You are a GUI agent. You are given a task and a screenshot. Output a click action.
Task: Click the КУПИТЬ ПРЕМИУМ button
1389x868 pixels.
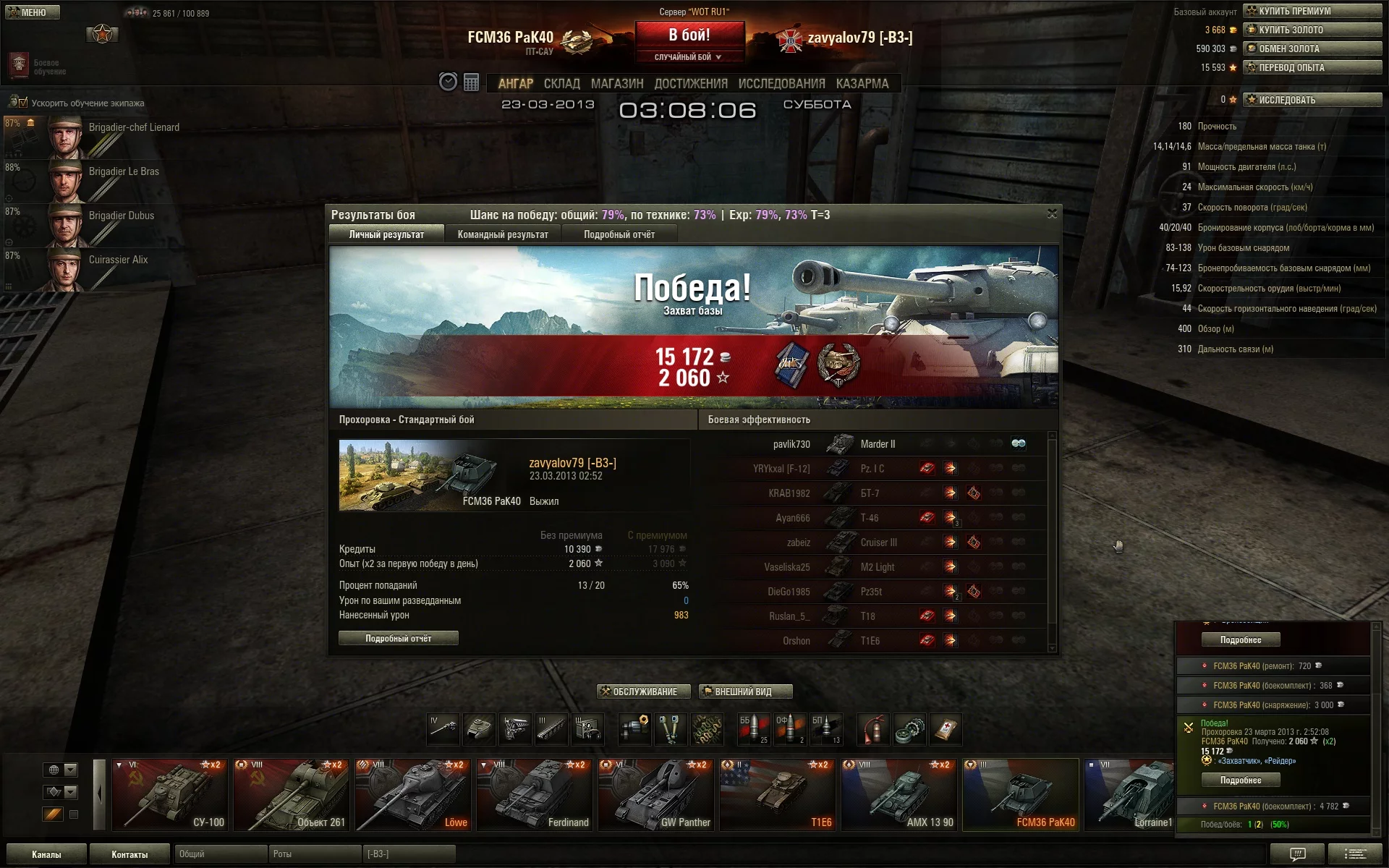[x=1312, y=11]
